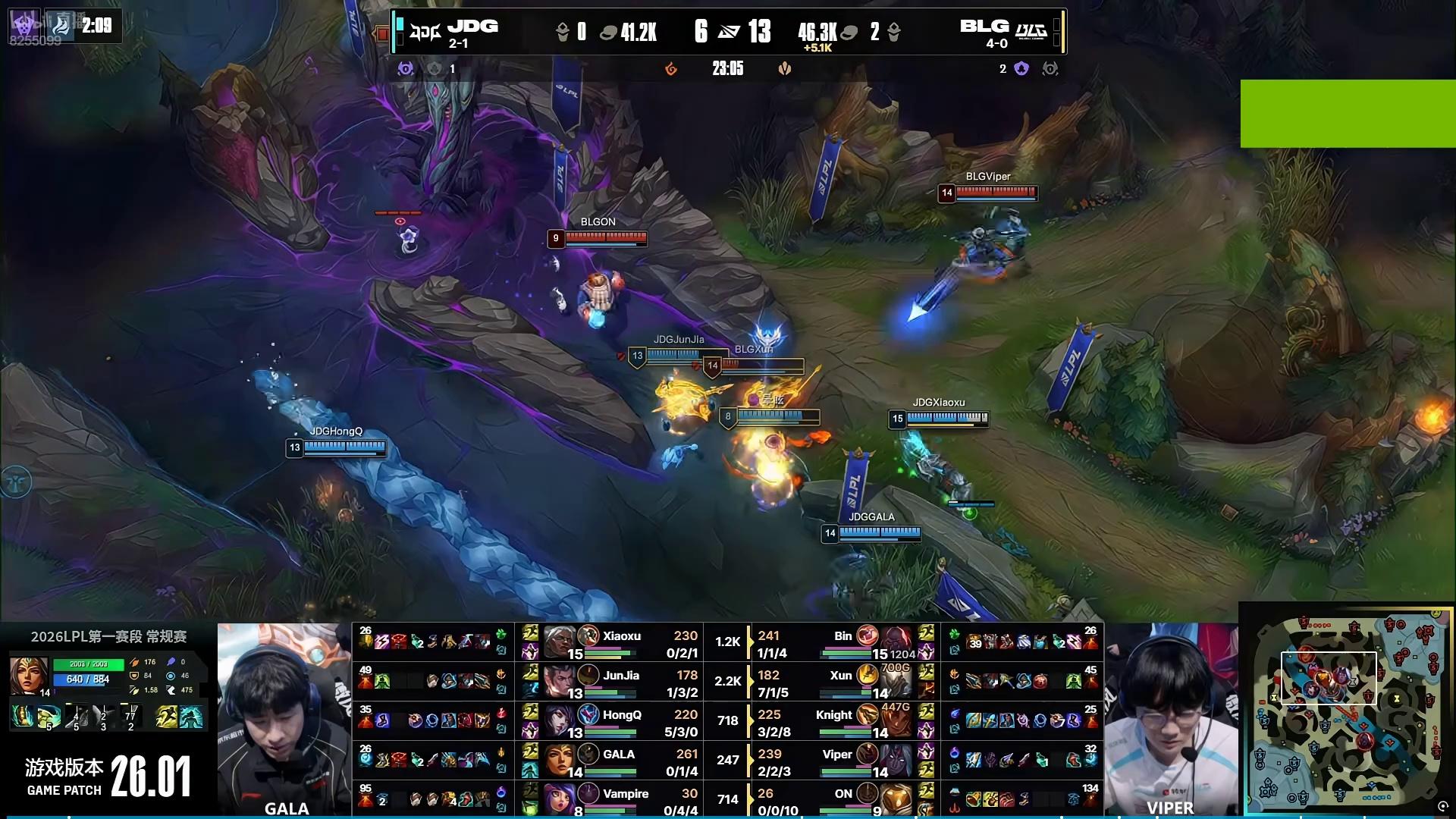The height and width of the screenshot is (819, 1456).
Task: Click the BLG team logo in the top scoreboard
Action: tap(1031, 32)
